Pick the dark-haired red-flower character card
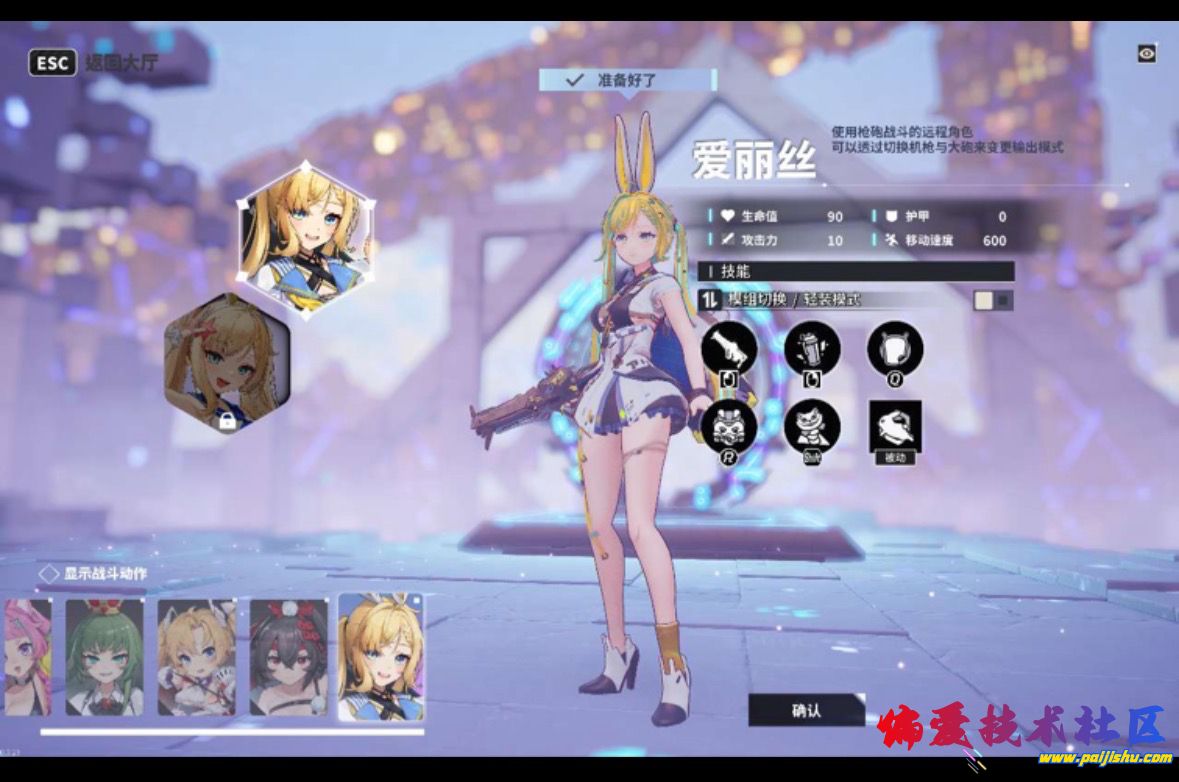Image resolution: width=1179 pixels, height=782 pixels. pos(288,657)
